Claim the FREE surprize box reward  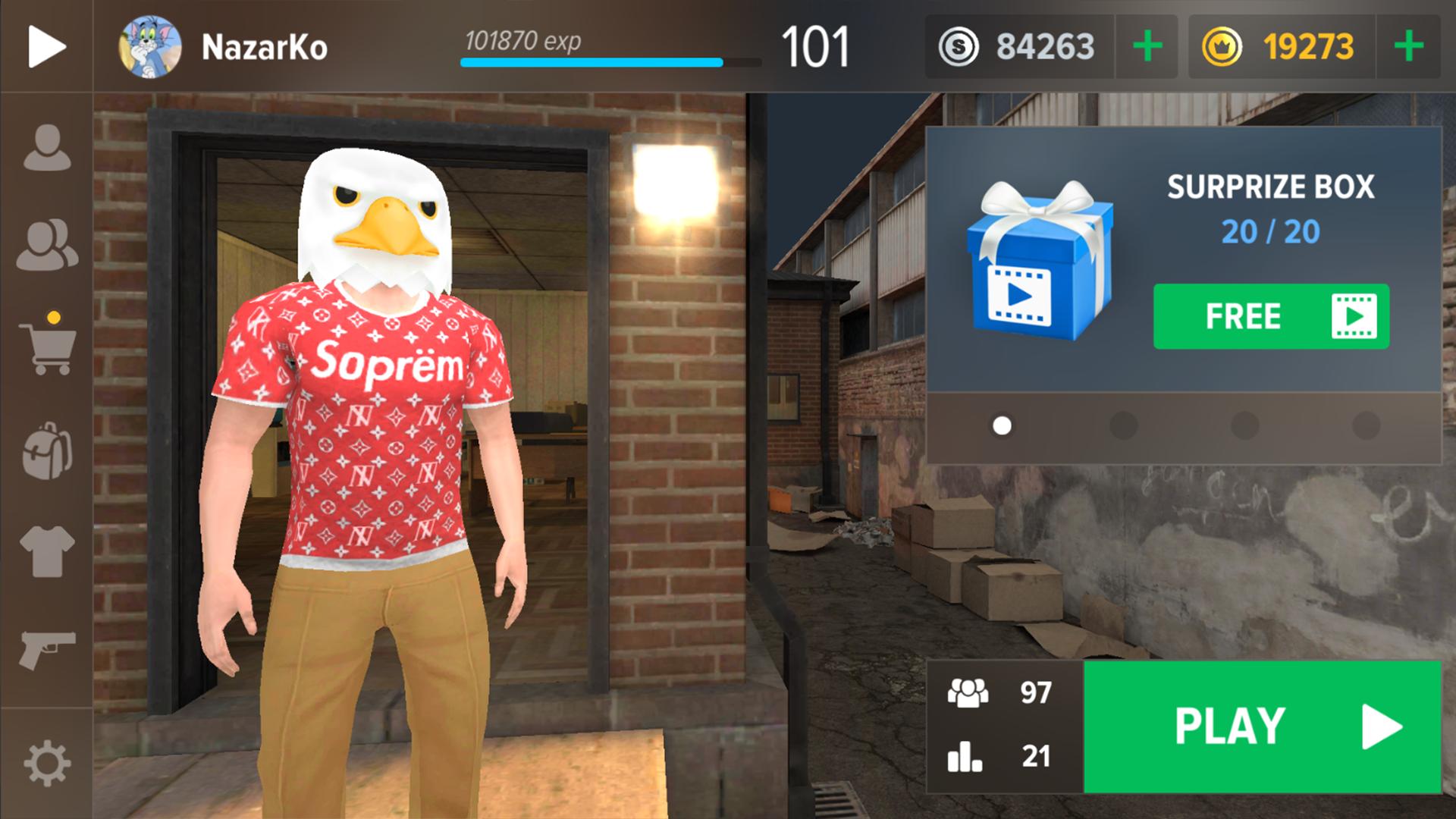point(1271,316)
